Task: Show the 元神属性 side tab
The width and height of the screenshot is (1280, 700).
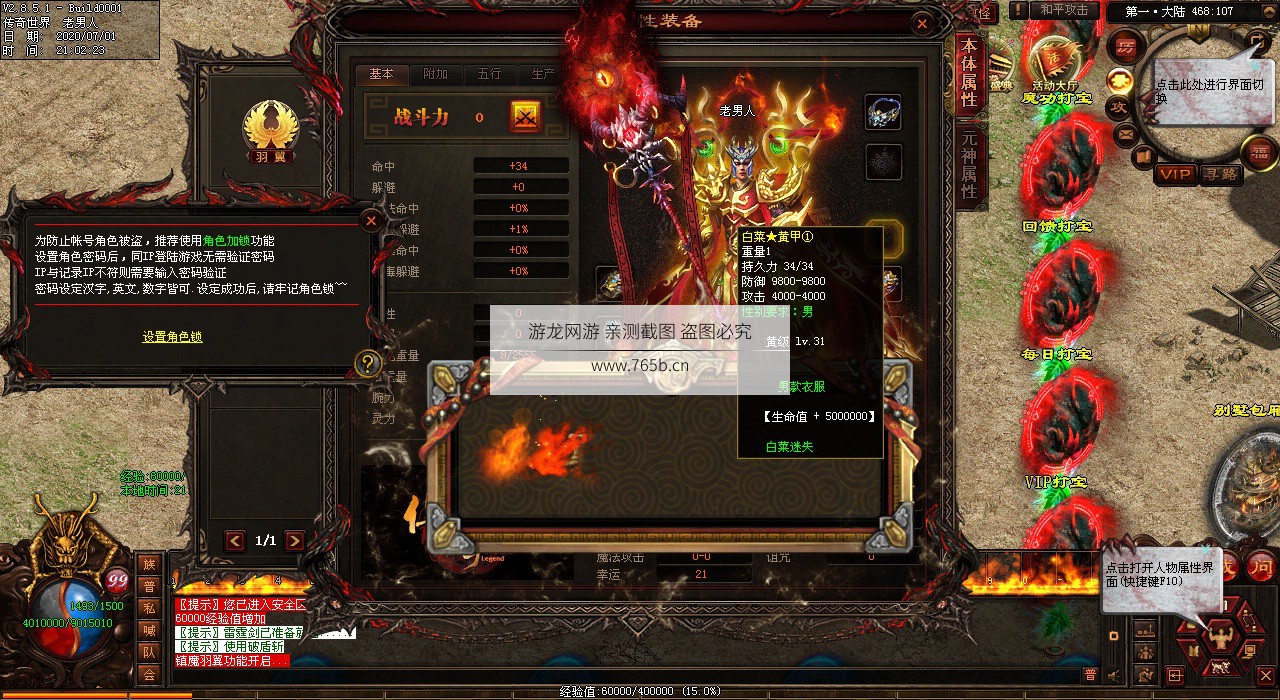Action: click(x=968, y=165)
